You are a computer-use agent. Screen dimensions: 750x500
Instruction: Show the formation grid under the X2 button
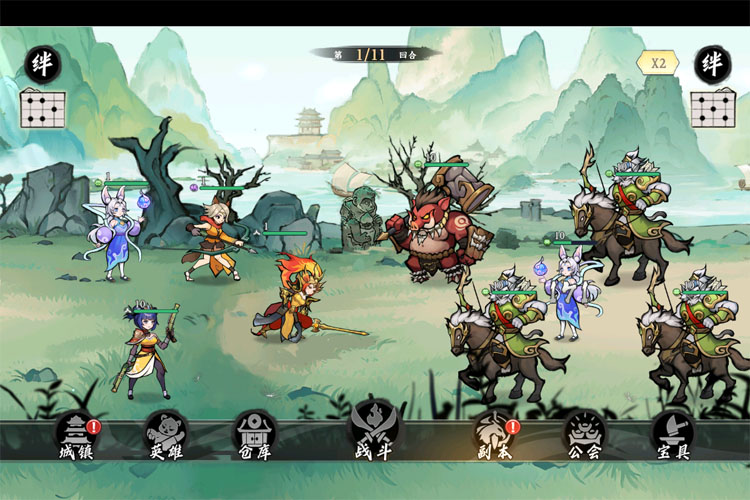(x=713, y=108)
